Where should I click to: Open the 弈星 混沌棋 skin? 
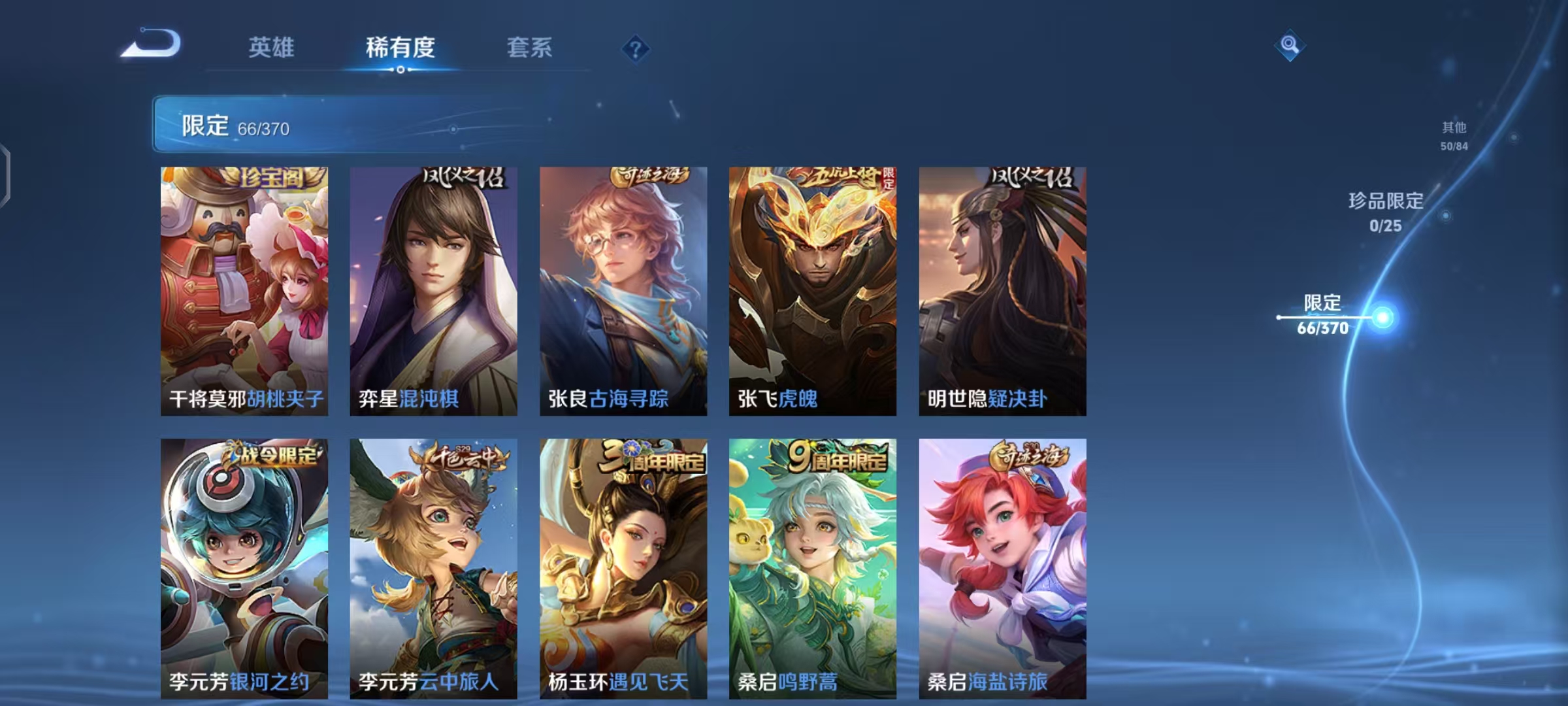pyautogui.click(x=434, y=288)
